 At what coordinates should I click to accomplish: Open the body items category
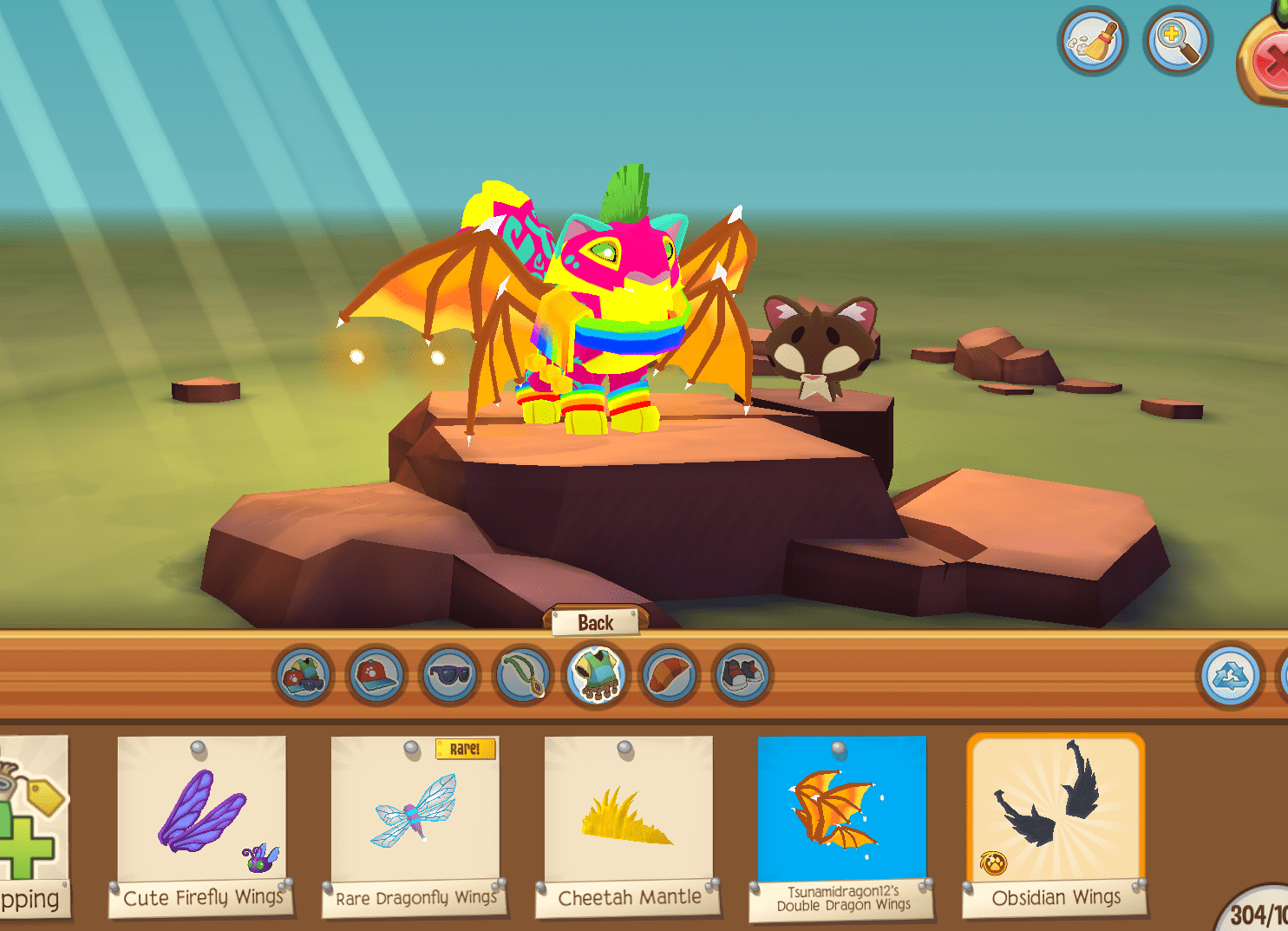click(597, 677)
